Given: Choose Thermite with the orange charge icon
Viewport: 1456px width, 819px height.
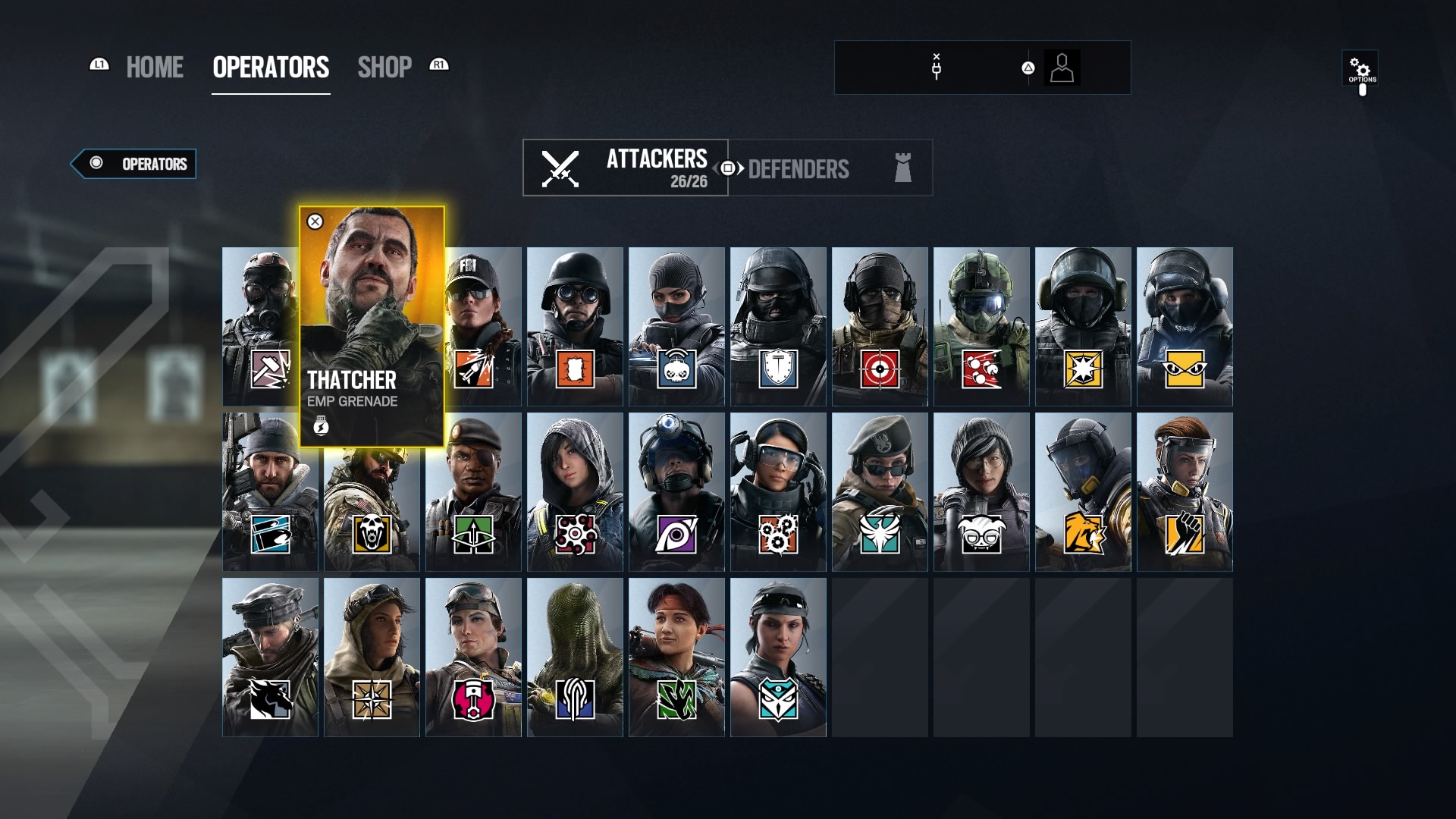Looking at the screenshot, I should (575, 326).
